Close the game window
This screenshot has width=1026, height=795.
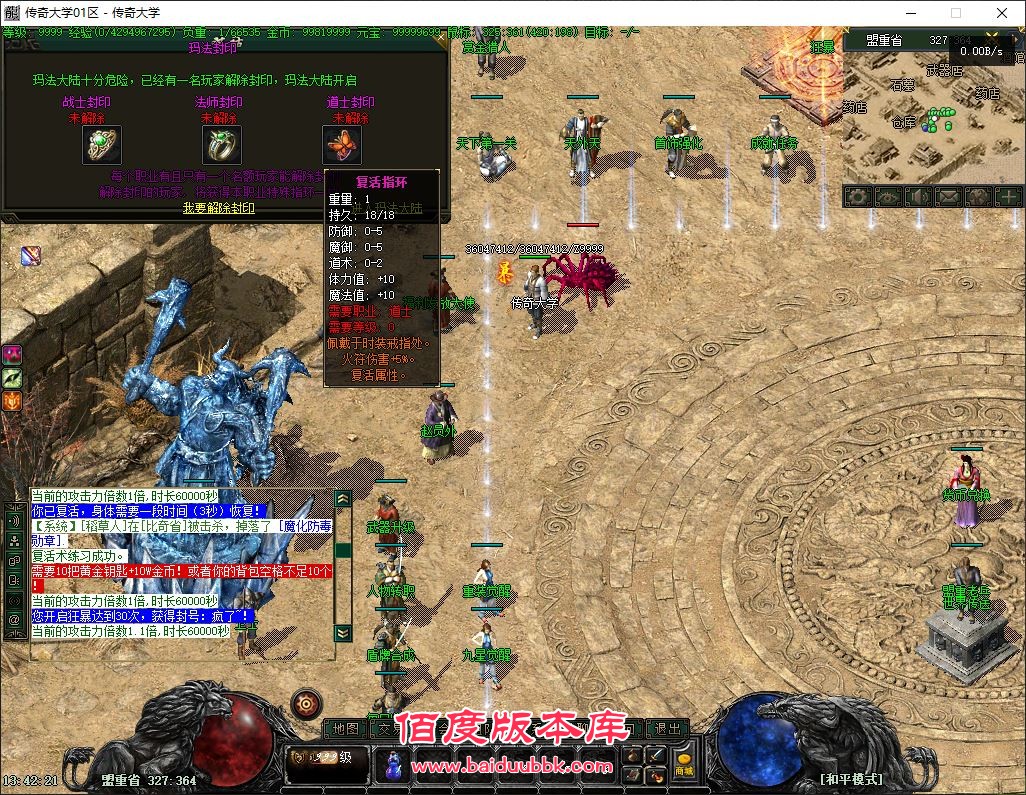click(x=1002, y=13)
